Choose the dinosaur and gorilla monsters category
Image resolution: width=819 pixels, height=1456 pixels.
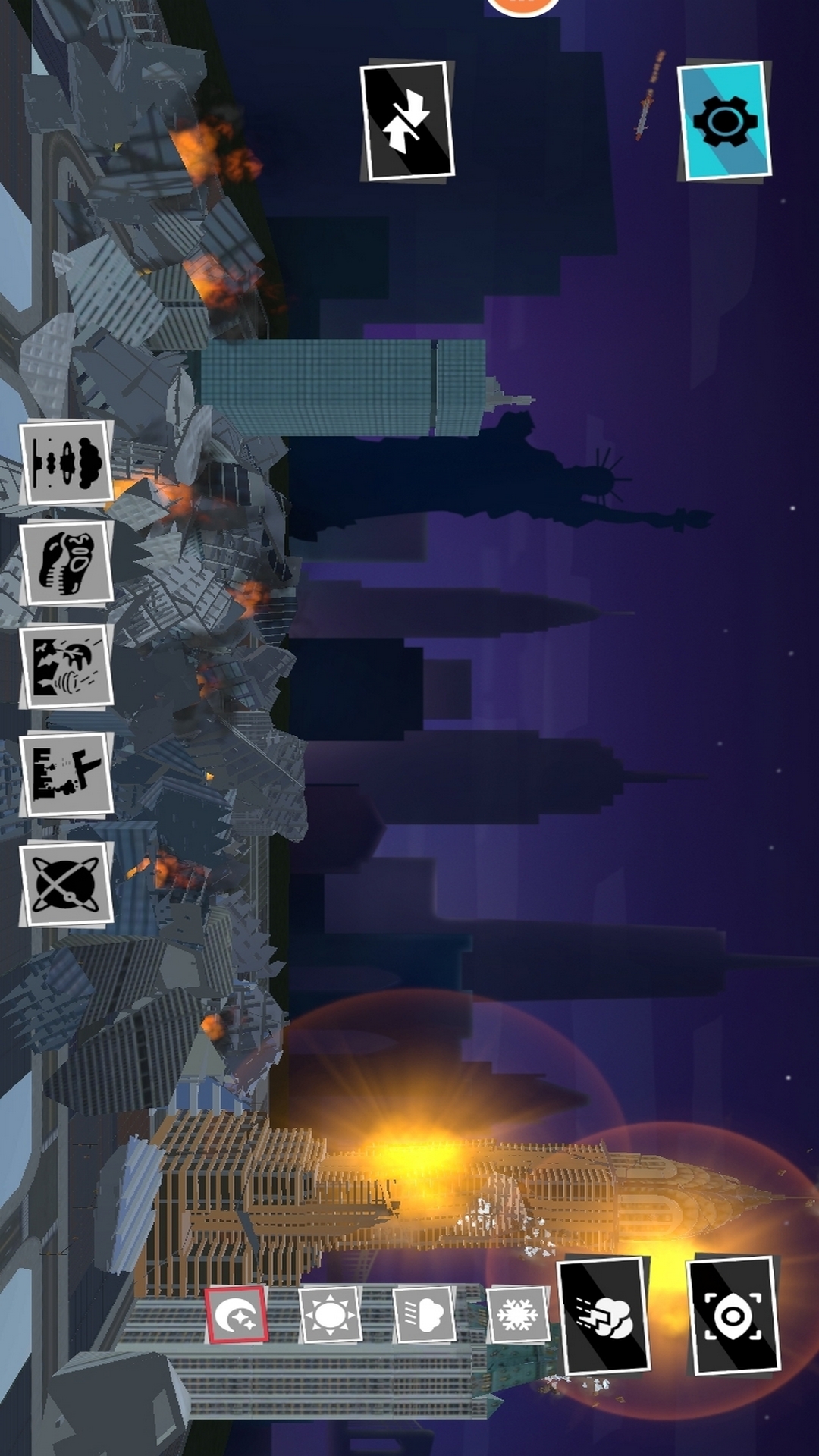[67, 563]
